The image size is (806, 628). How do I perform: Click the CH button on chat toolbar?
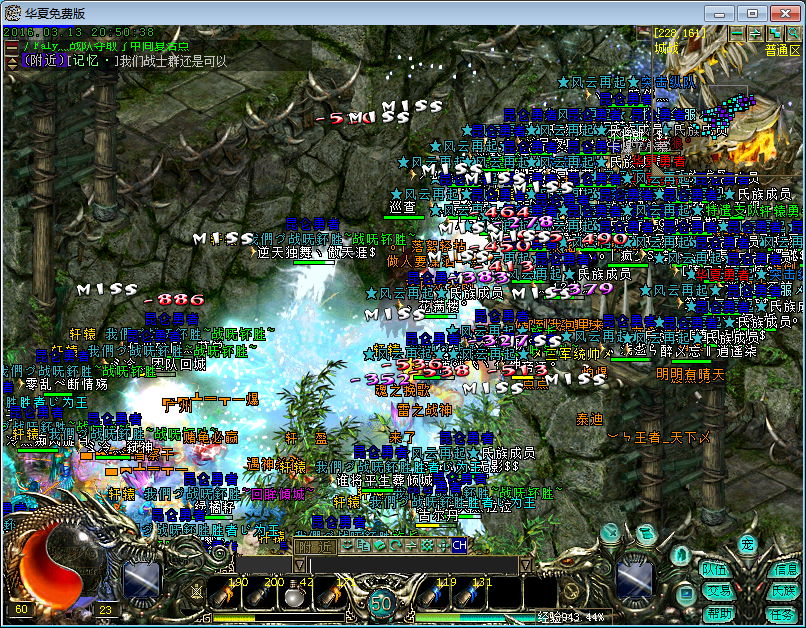(459, 546)
